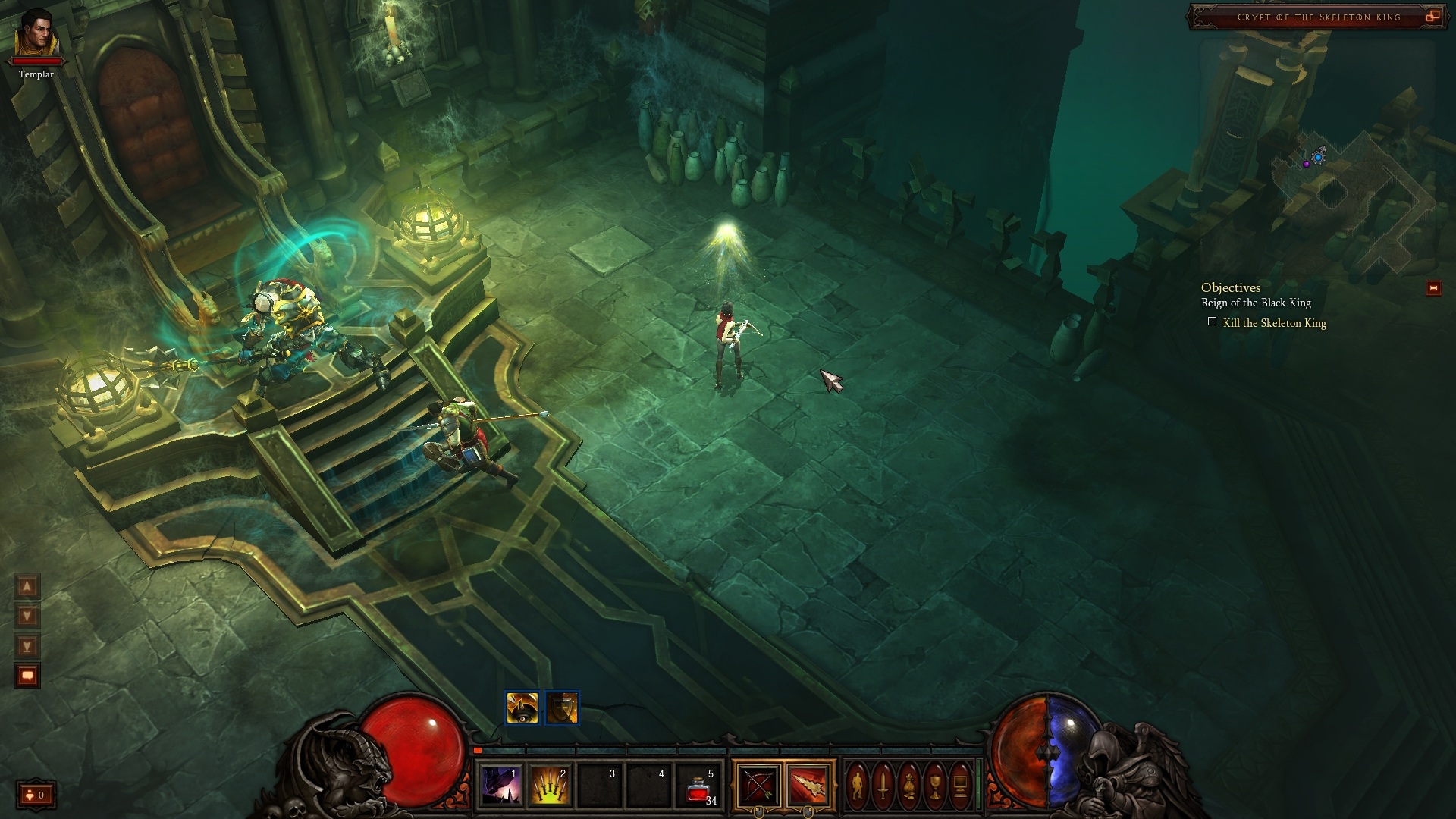Open the friends list button showing 0
The image size is (1456, 819).
pyautogui.click(x=36, y=795)
